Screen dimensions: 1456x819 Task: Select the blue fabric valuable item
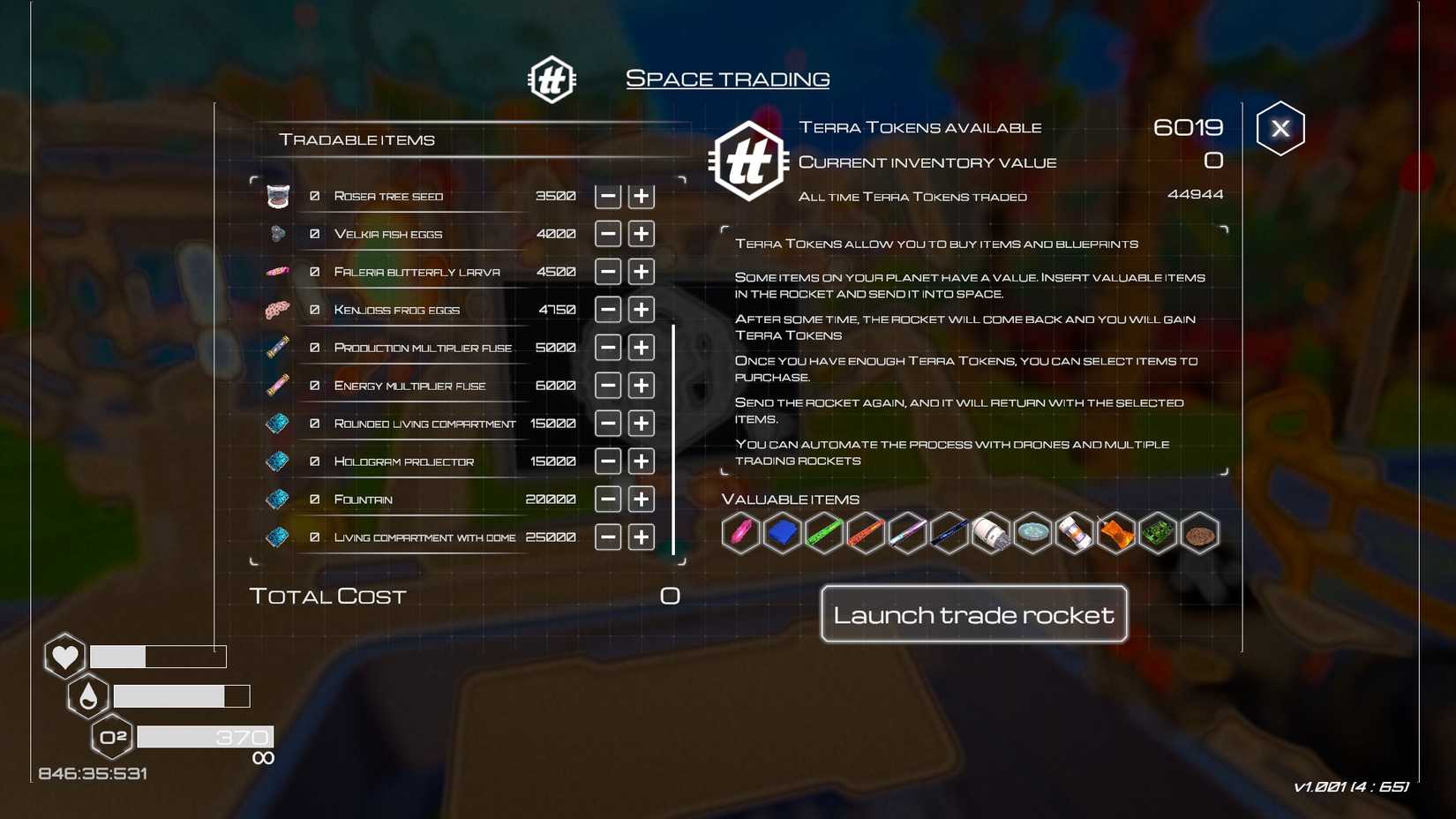(x=783, y=533)
